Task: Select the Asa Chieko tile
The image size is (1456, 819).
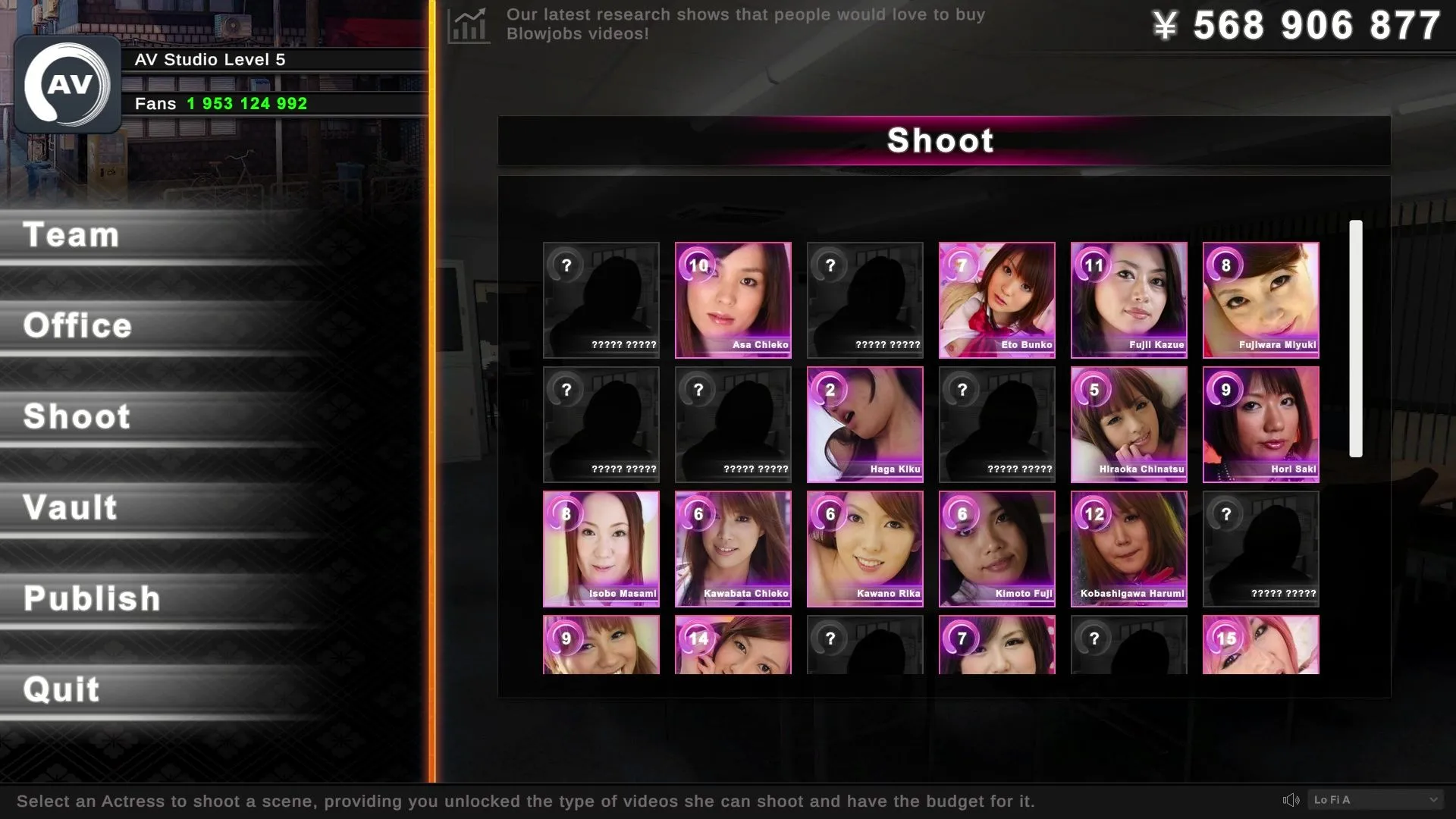Action: tap(733, 300)
